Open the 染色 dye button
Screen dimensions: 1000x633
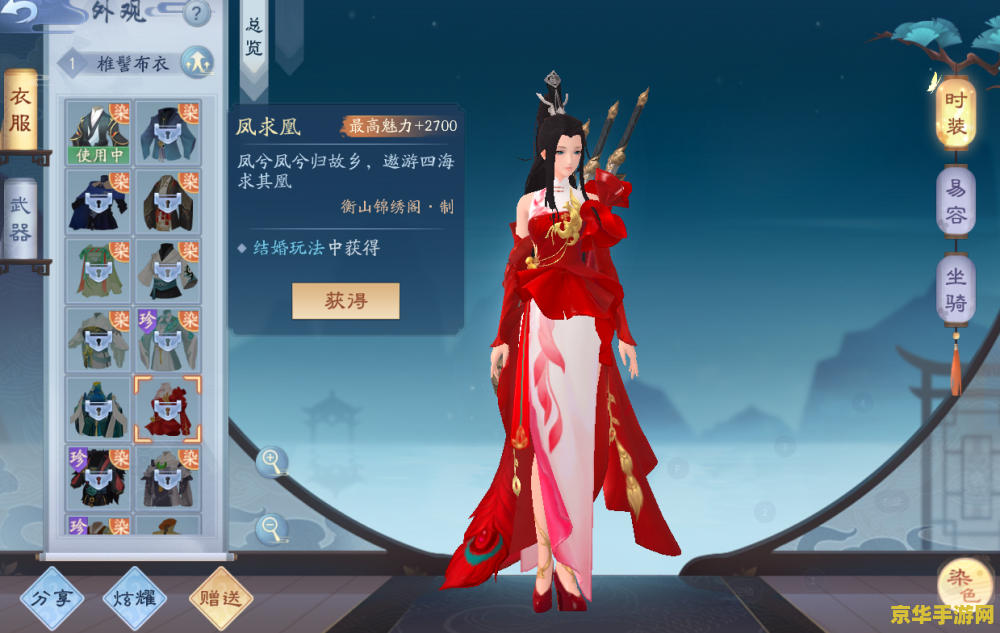coord(965,585)
